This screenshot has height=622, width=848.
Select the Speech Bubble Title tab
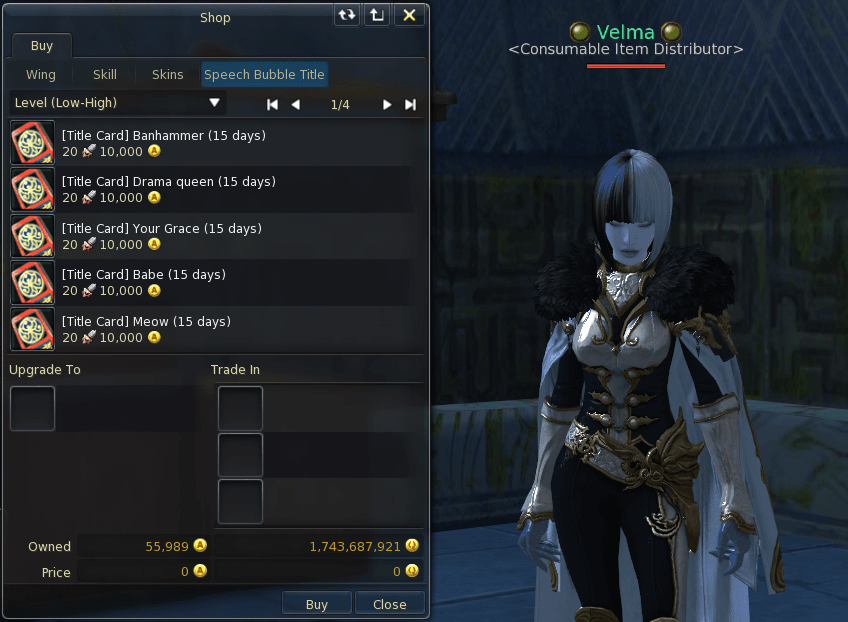click(264, 75)
